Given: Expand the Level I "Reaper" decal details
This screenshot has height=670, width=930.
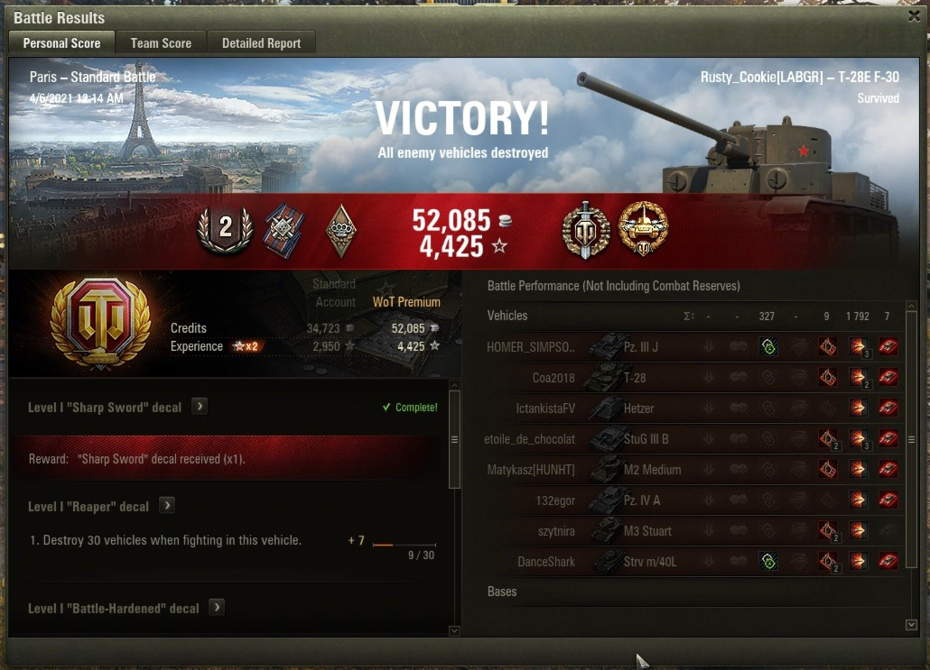Looking at the screenshot, I should coord(167,506).
